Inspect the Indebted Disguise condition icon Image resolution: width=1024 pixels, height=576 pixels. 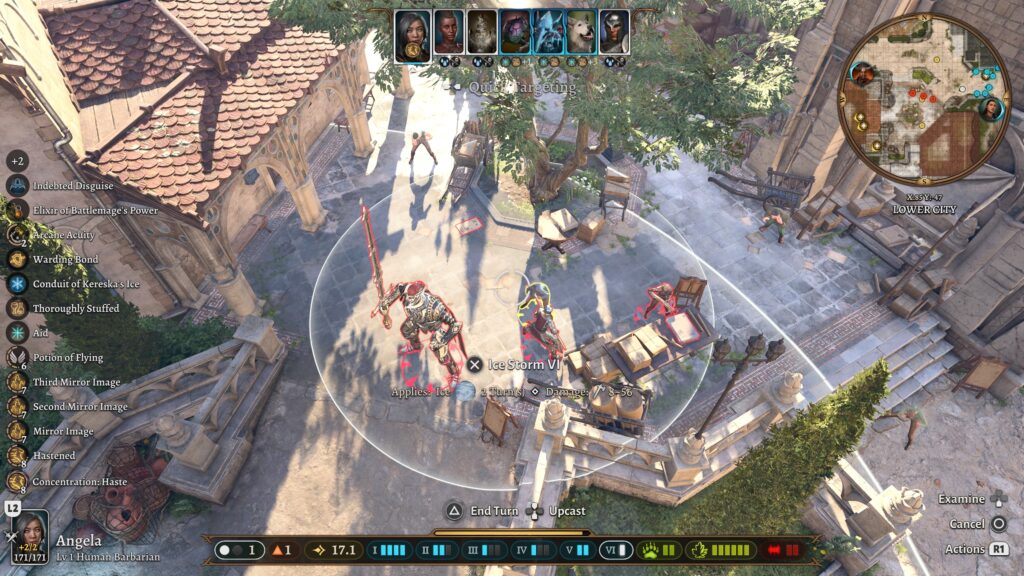click(17, 185)
